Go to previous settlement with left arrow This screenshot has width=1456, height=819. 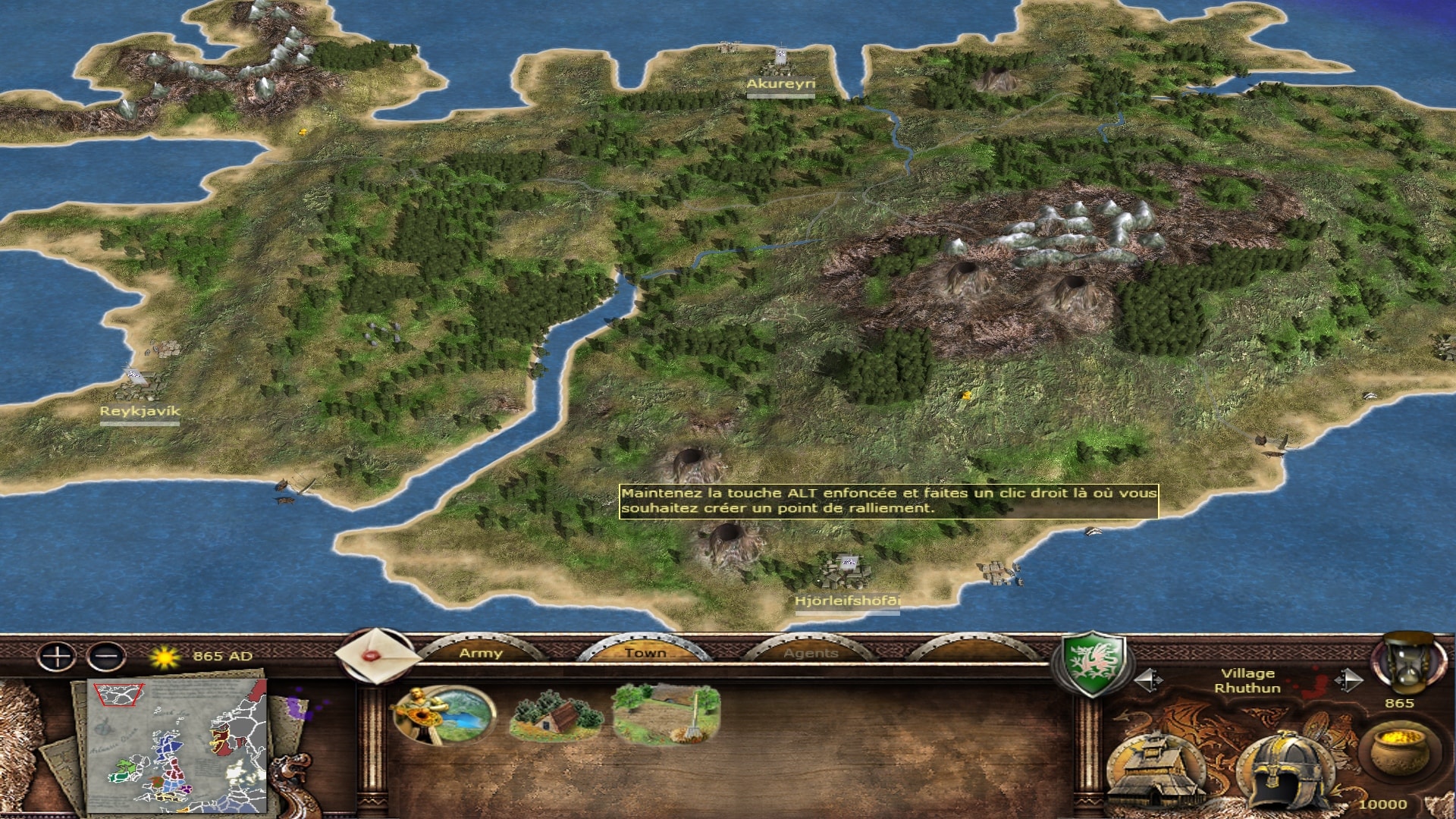click(1147, 680)
